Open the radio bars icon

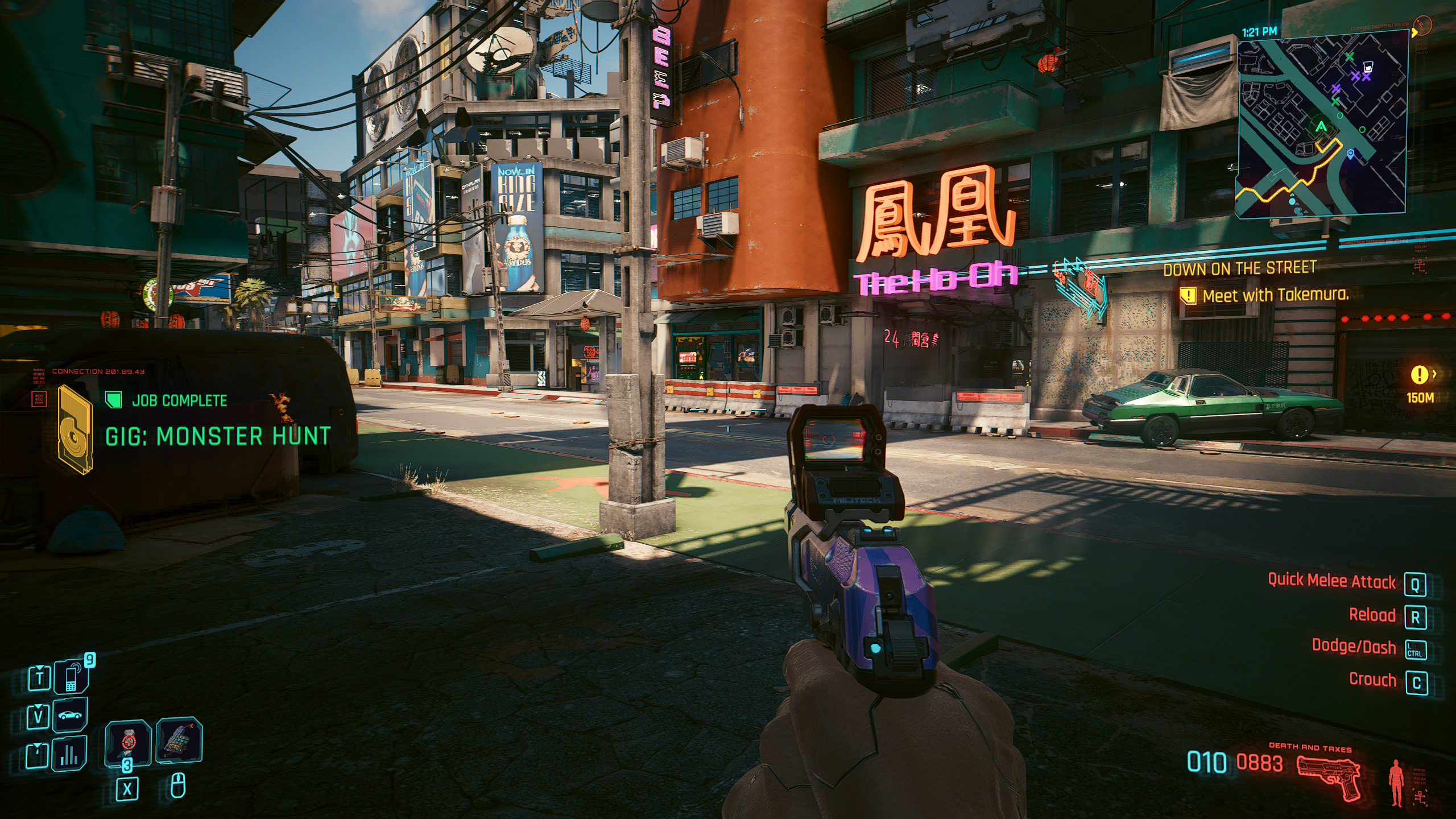tap(69, 754)
